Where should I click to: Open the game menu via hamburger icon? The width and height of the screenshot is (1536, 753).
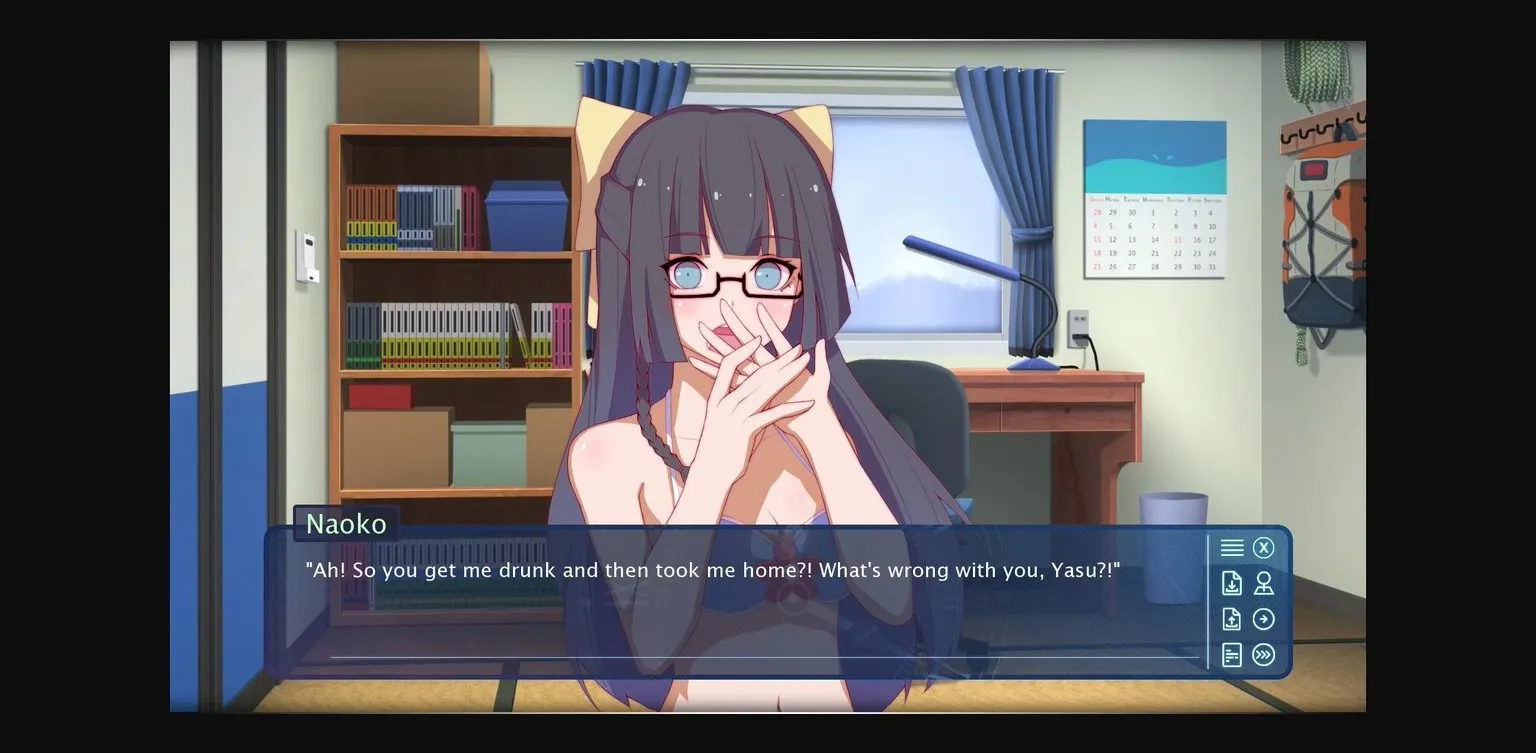1231,547
